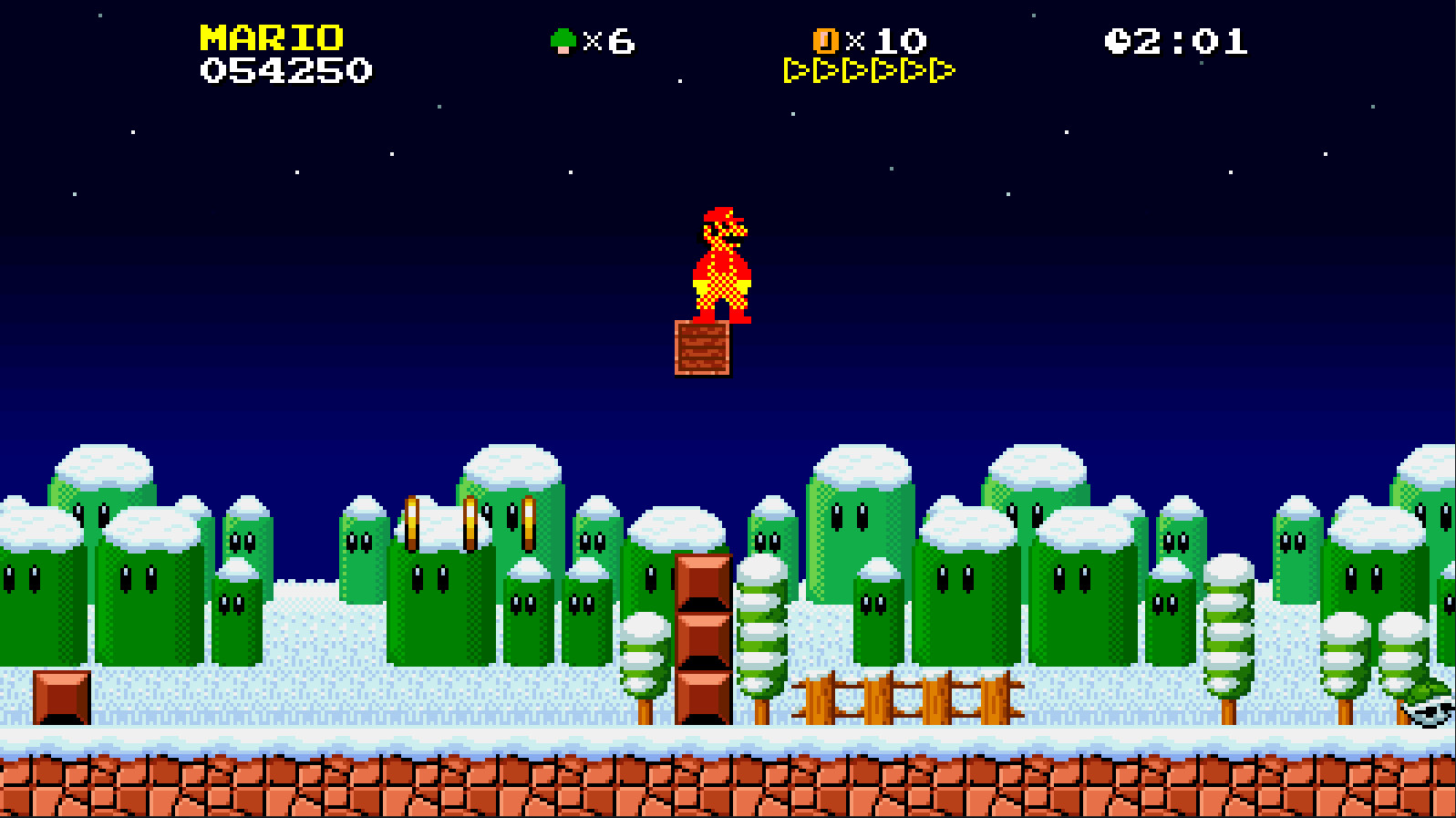Click the clock icon next to the timer
Image resolution: width=1456 pixels, height=818 pixels.
[1118, 40]
